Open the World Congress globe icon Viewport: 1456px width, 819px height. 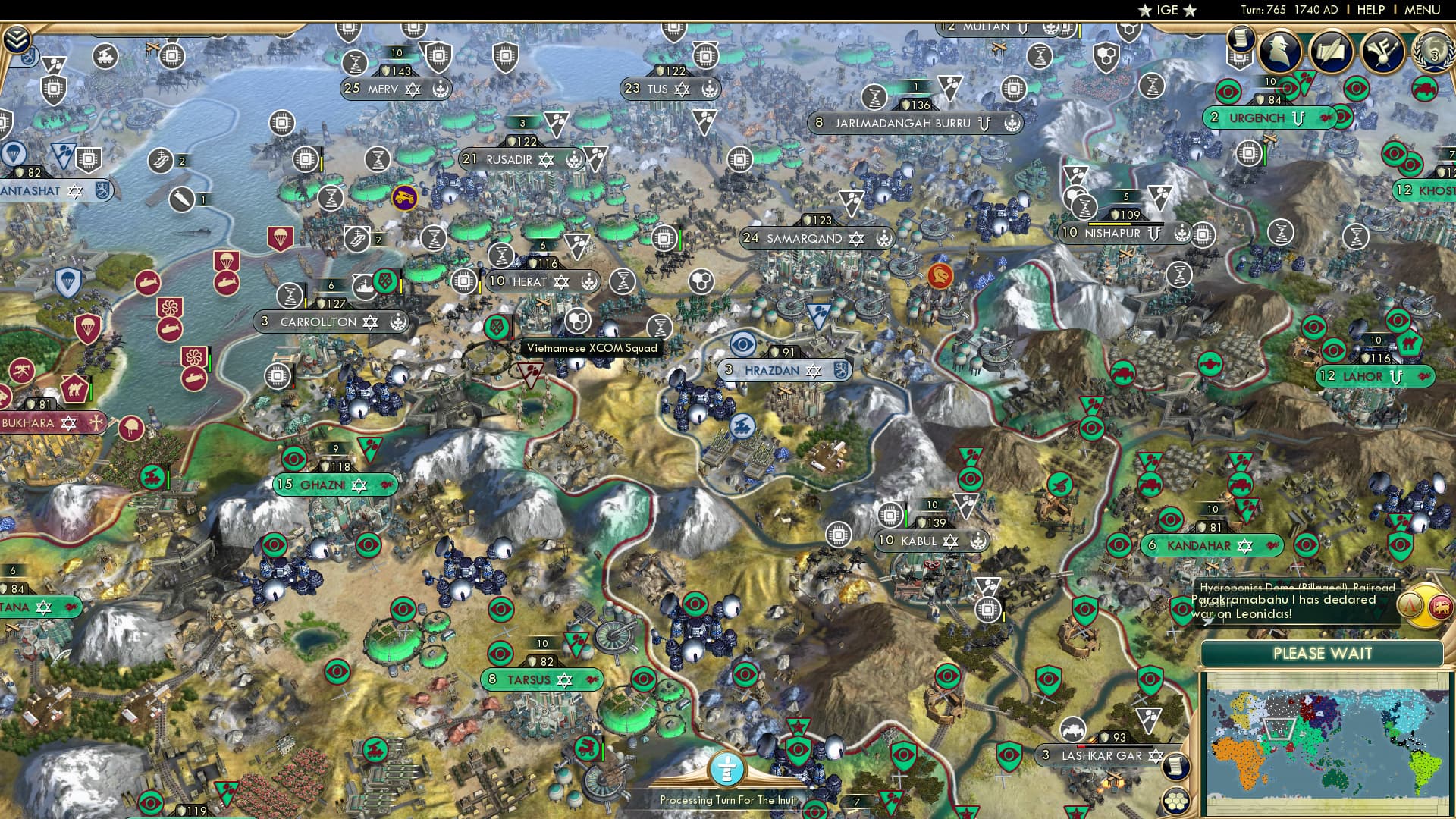coord(1432,53)
